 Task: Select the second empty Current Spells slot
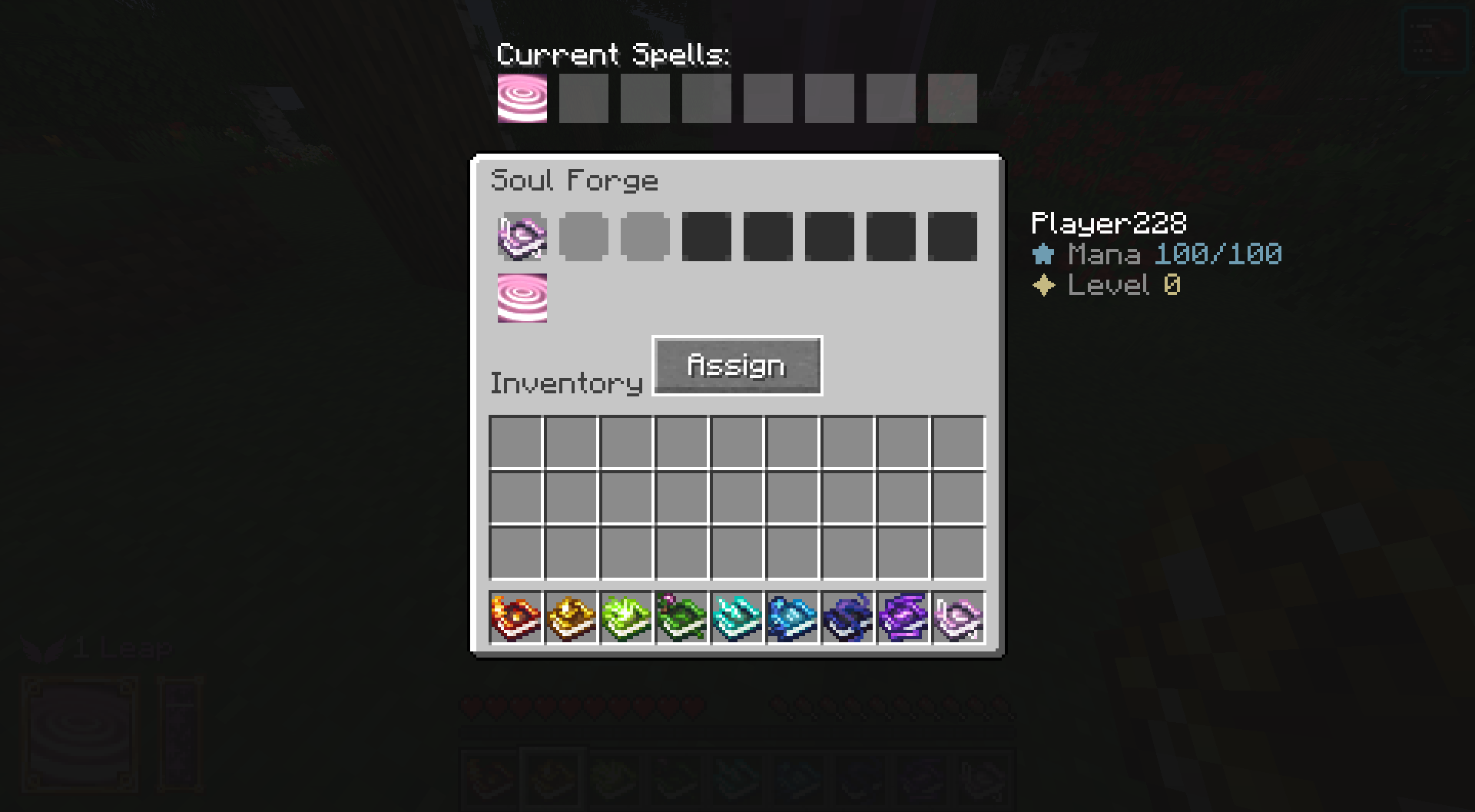[584, 97]
